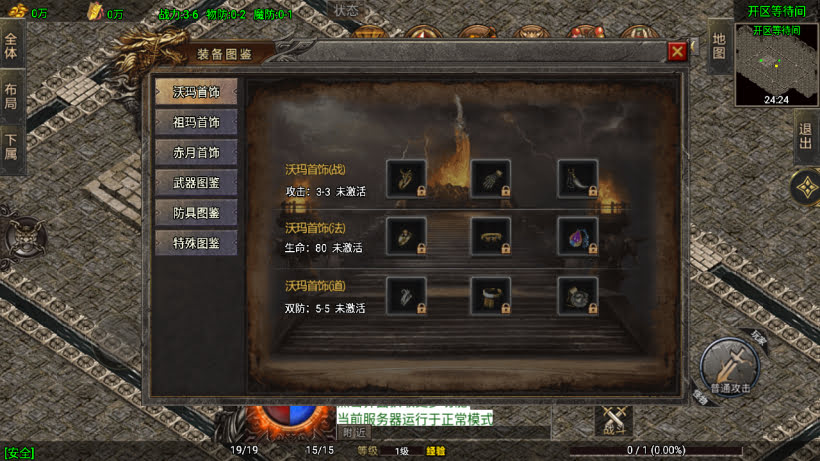820x461 pixels.
Task: Open the 特殊图鉴 special codex tab
Action: (x=196, y=243)
